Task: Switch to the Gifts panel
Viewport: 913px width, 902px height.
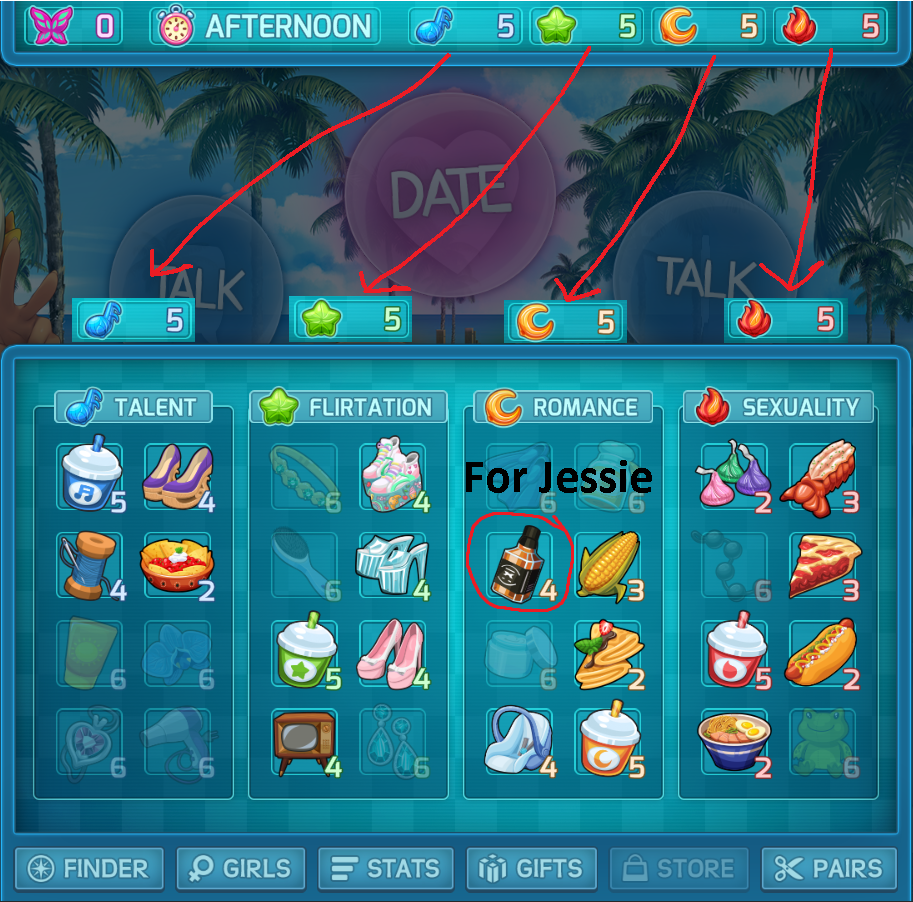Action: point(532,868)
